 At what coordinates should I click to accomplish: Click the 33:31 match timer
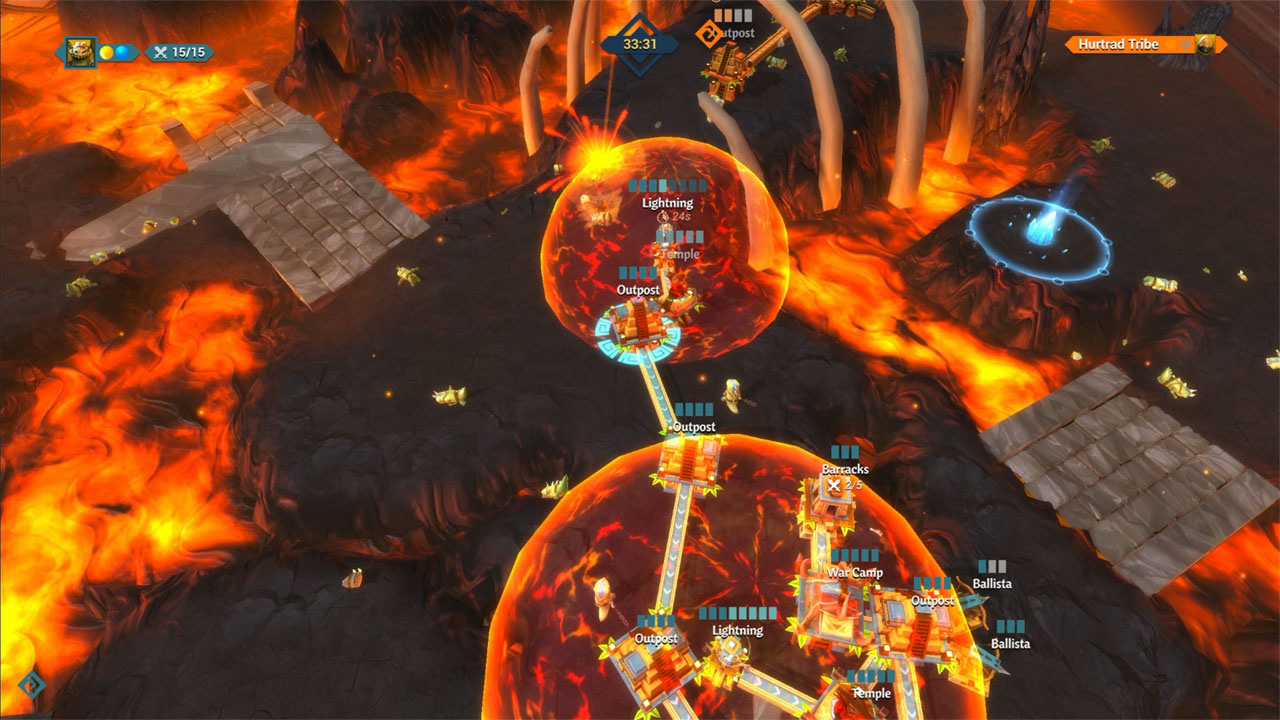(x=641, y=43)
